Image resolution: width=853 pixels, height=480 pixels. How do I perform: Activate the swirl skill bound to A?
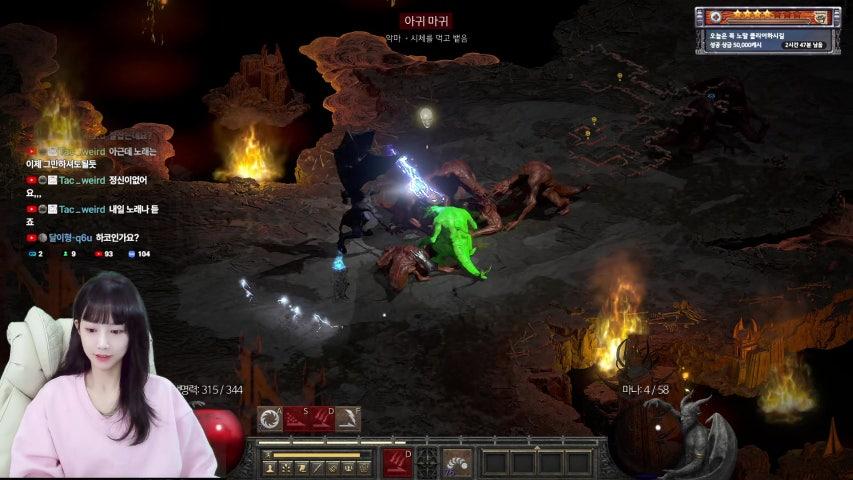270,419
